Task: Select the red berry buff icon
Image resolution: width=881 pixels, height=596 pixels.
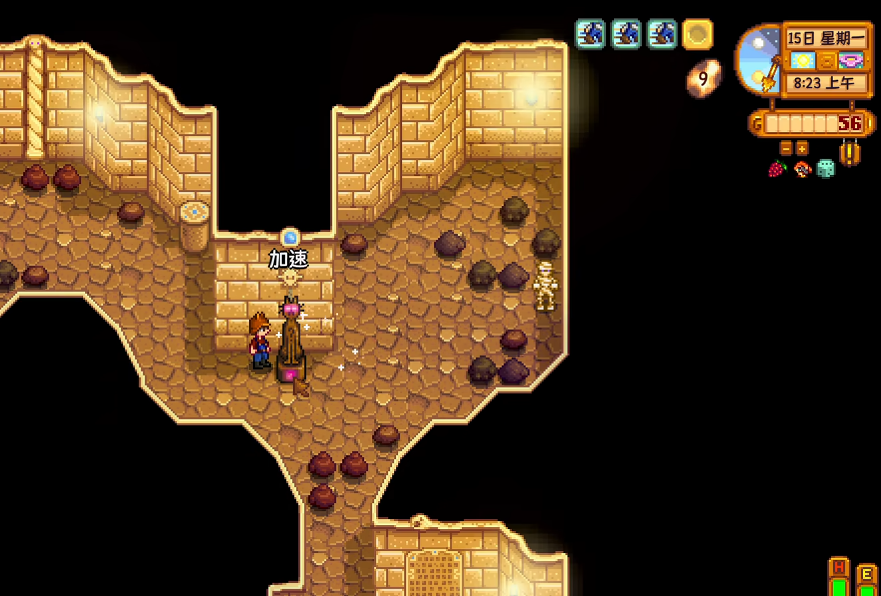Action: [777, 169]
